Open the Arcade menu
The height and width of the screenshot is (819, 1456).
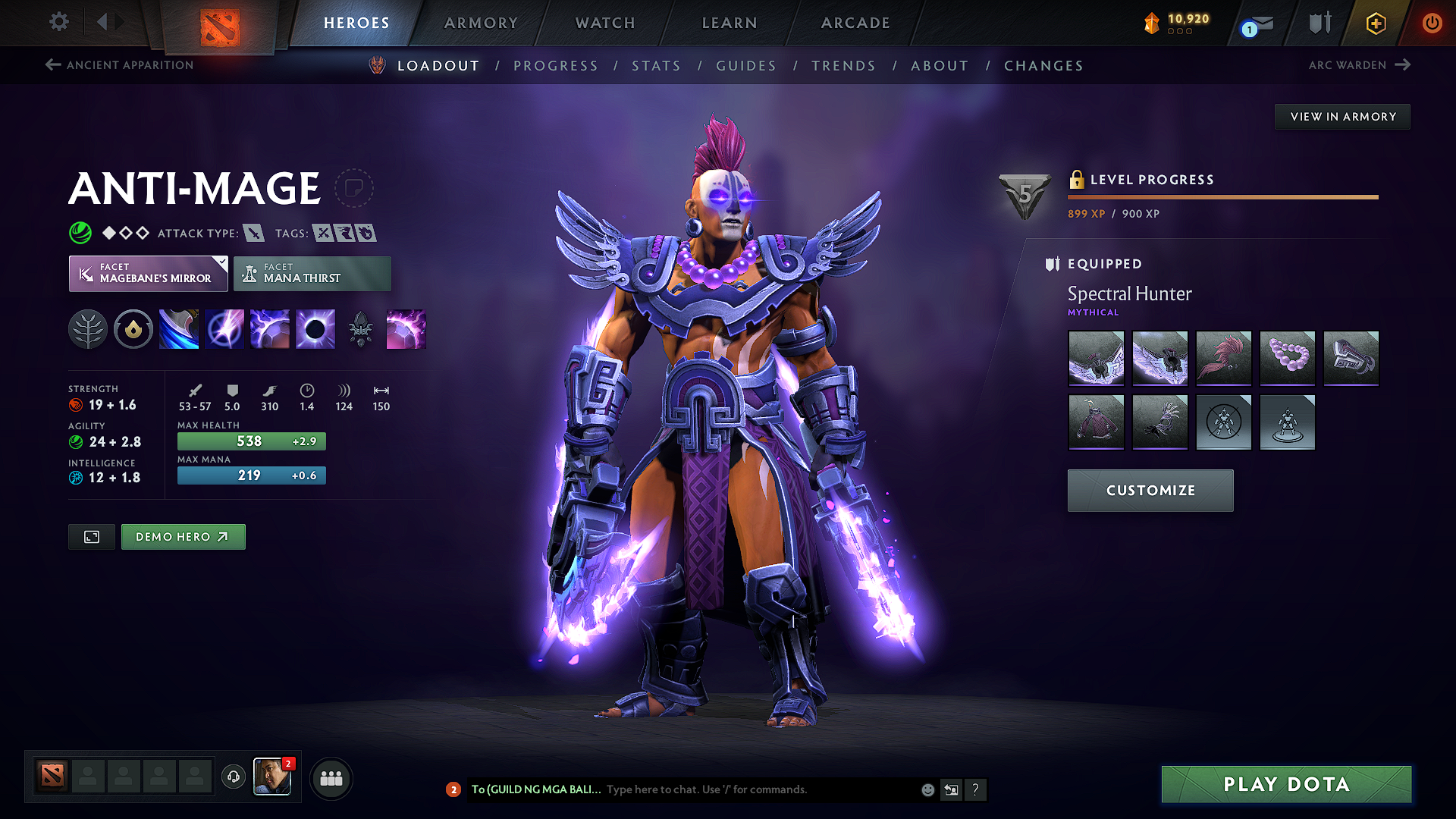(855, 23)
